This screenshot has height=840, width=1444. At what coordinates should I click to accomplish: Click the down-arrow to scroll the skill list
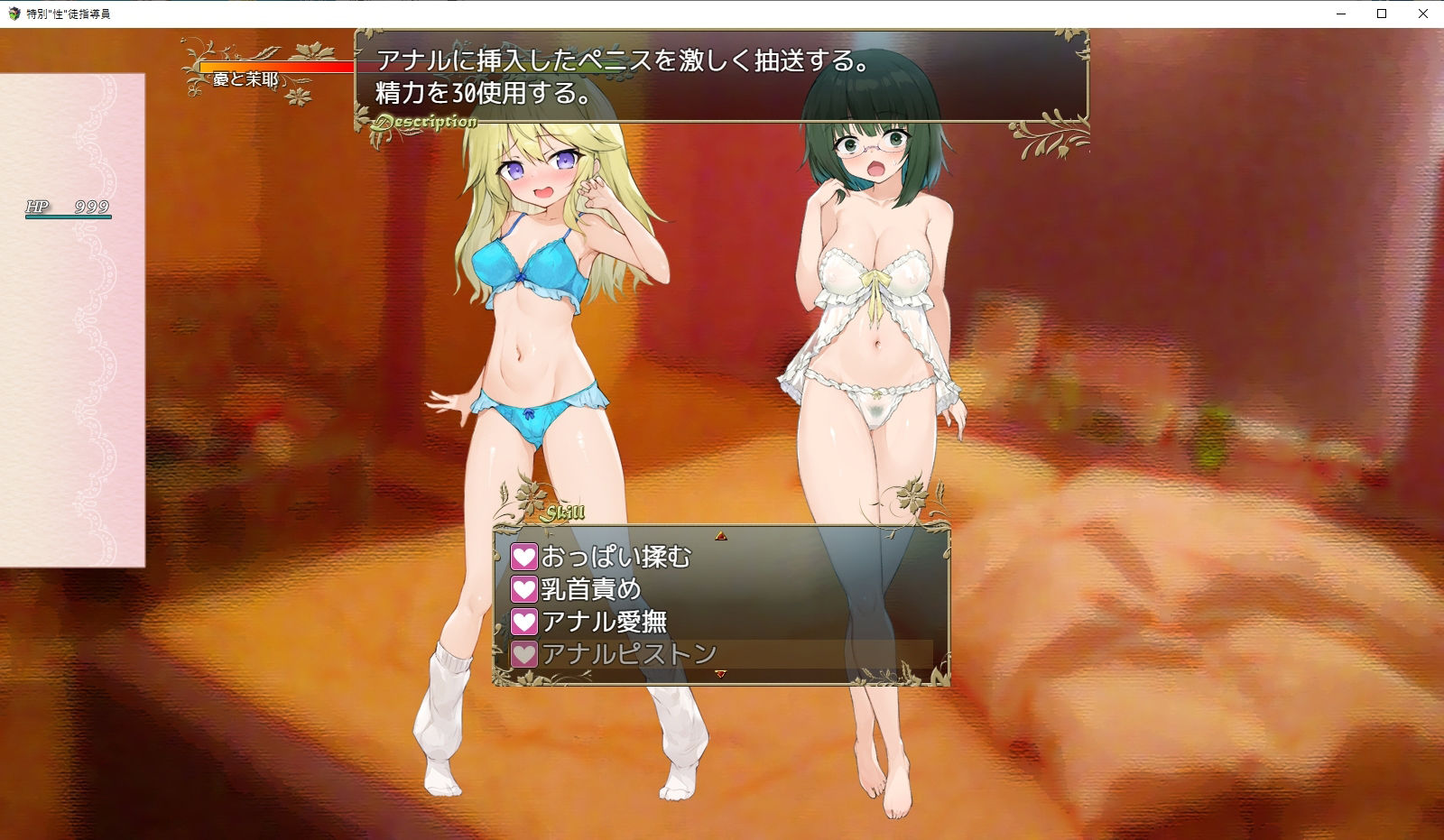click(722, 673)
